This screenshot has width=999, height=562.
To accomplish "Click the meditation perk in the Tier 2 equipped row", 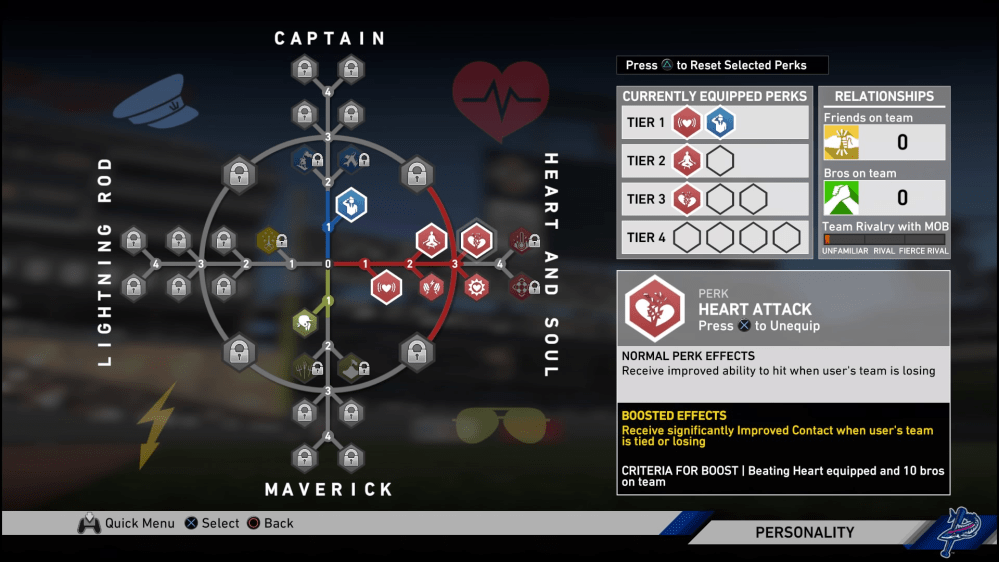I will [687, 160].
